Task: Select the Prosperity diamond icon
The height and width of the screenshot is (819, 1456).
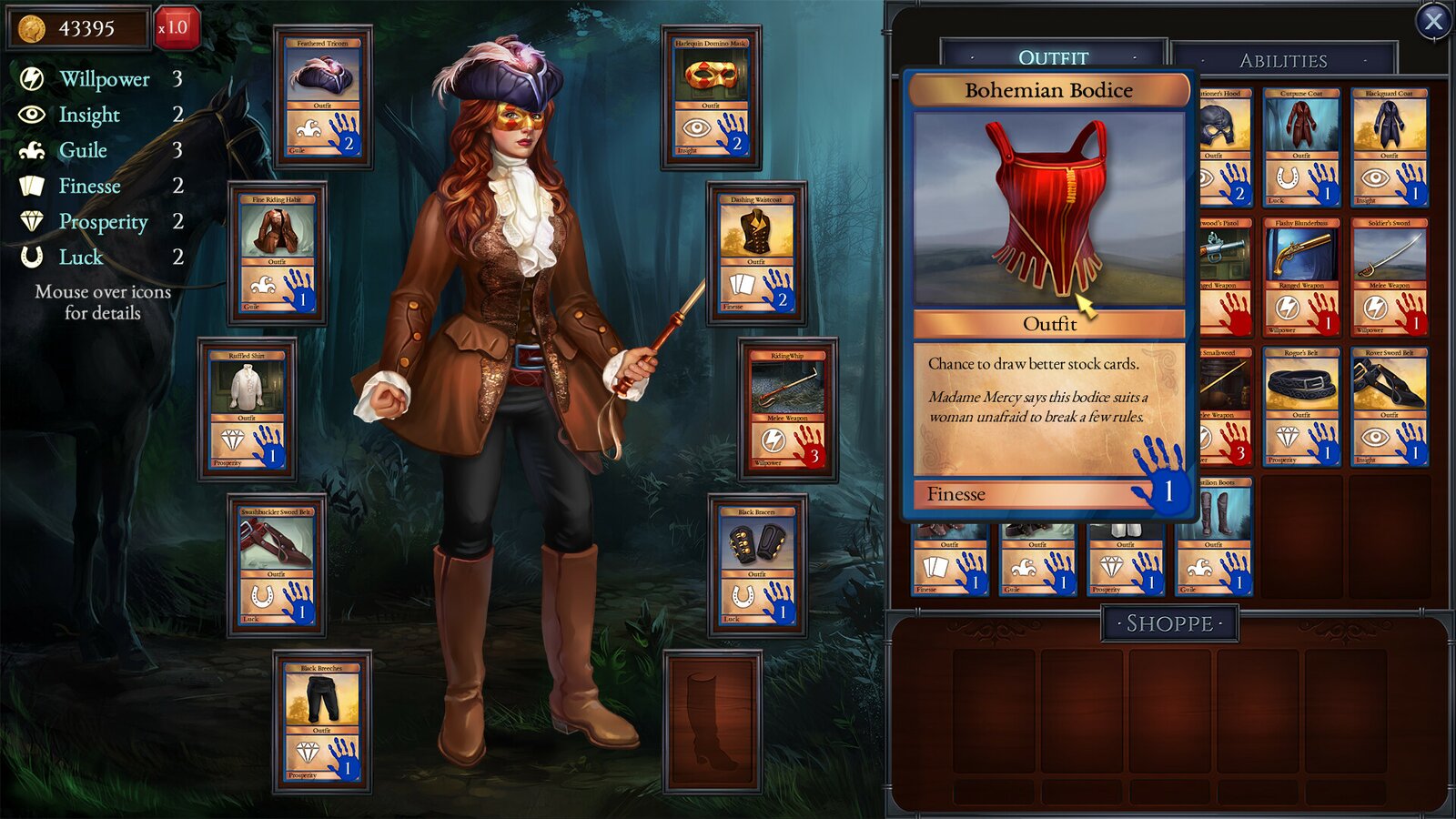Action: point(30,221)
